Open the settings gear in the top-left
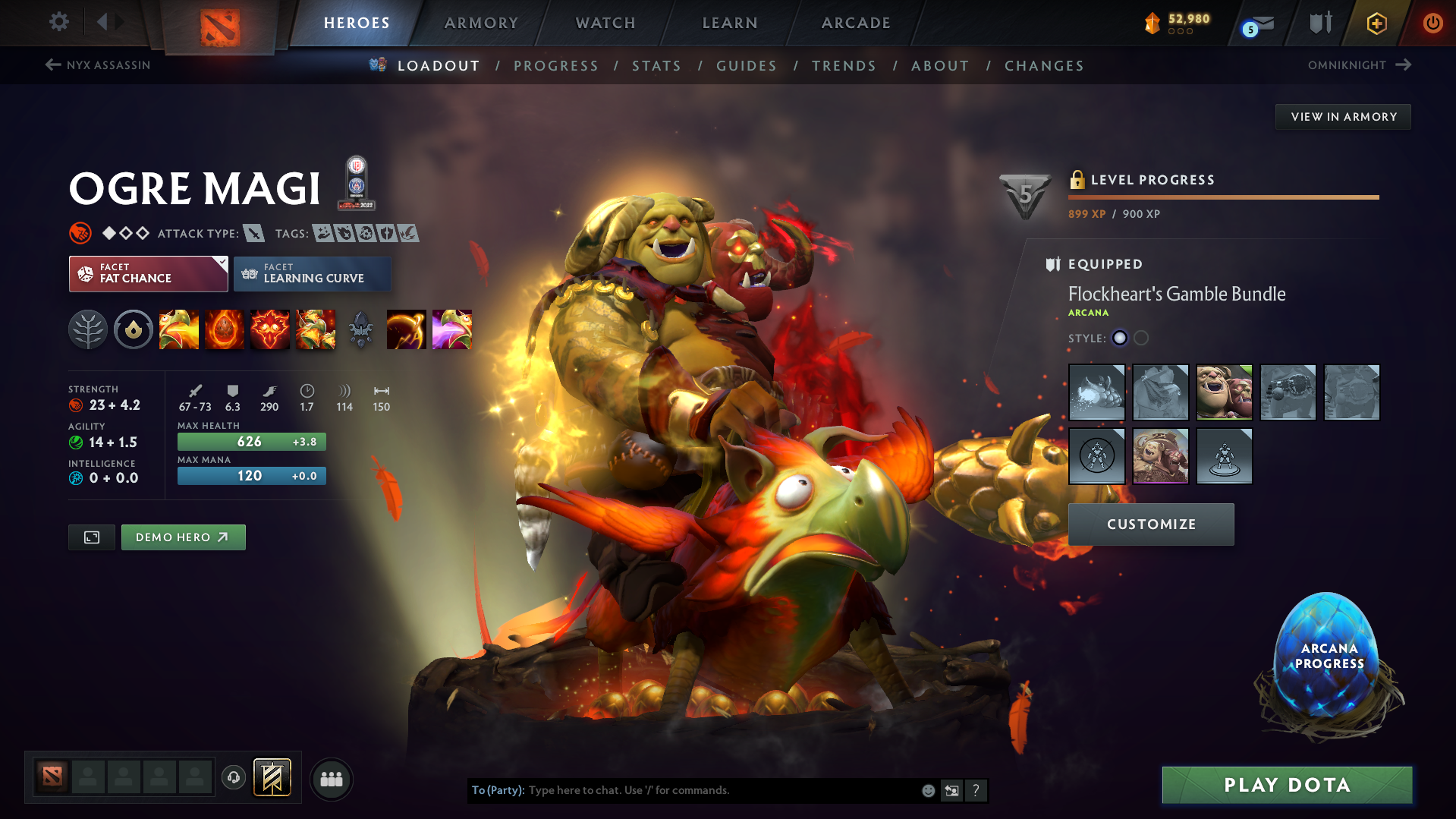Viewport: 1456px width, 819px height. click(58, 22)
